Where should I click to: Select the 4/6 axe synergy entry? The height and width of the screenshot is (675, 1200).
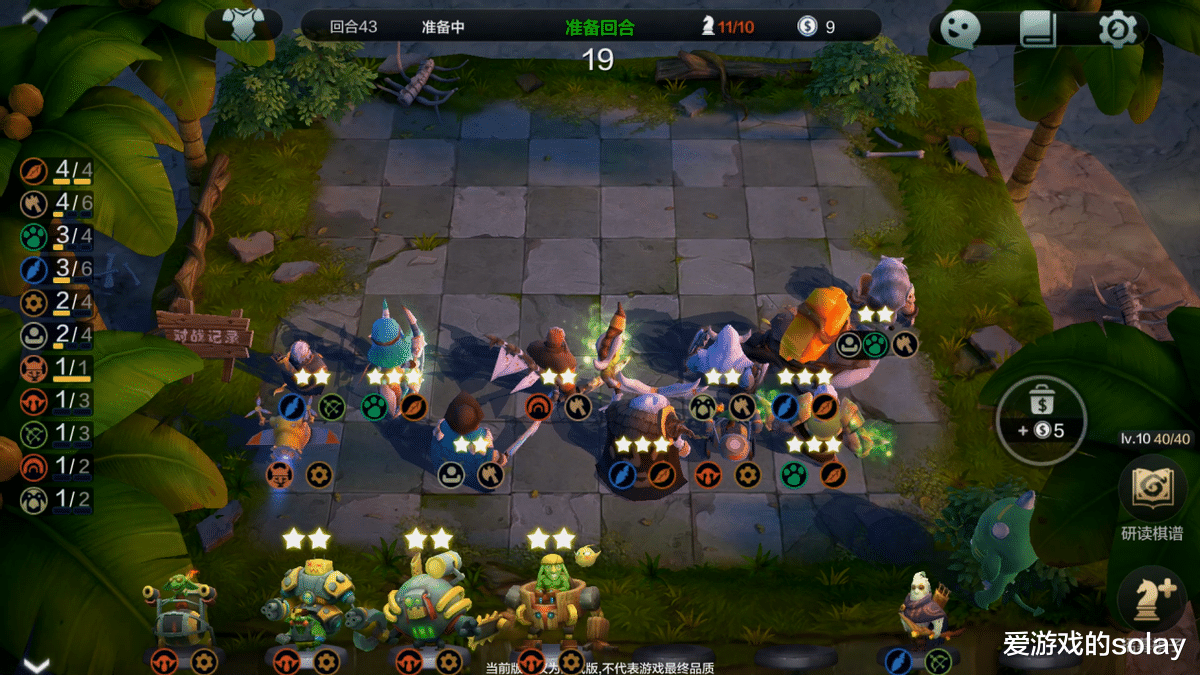pyautogui.click(x=58, y=204)
